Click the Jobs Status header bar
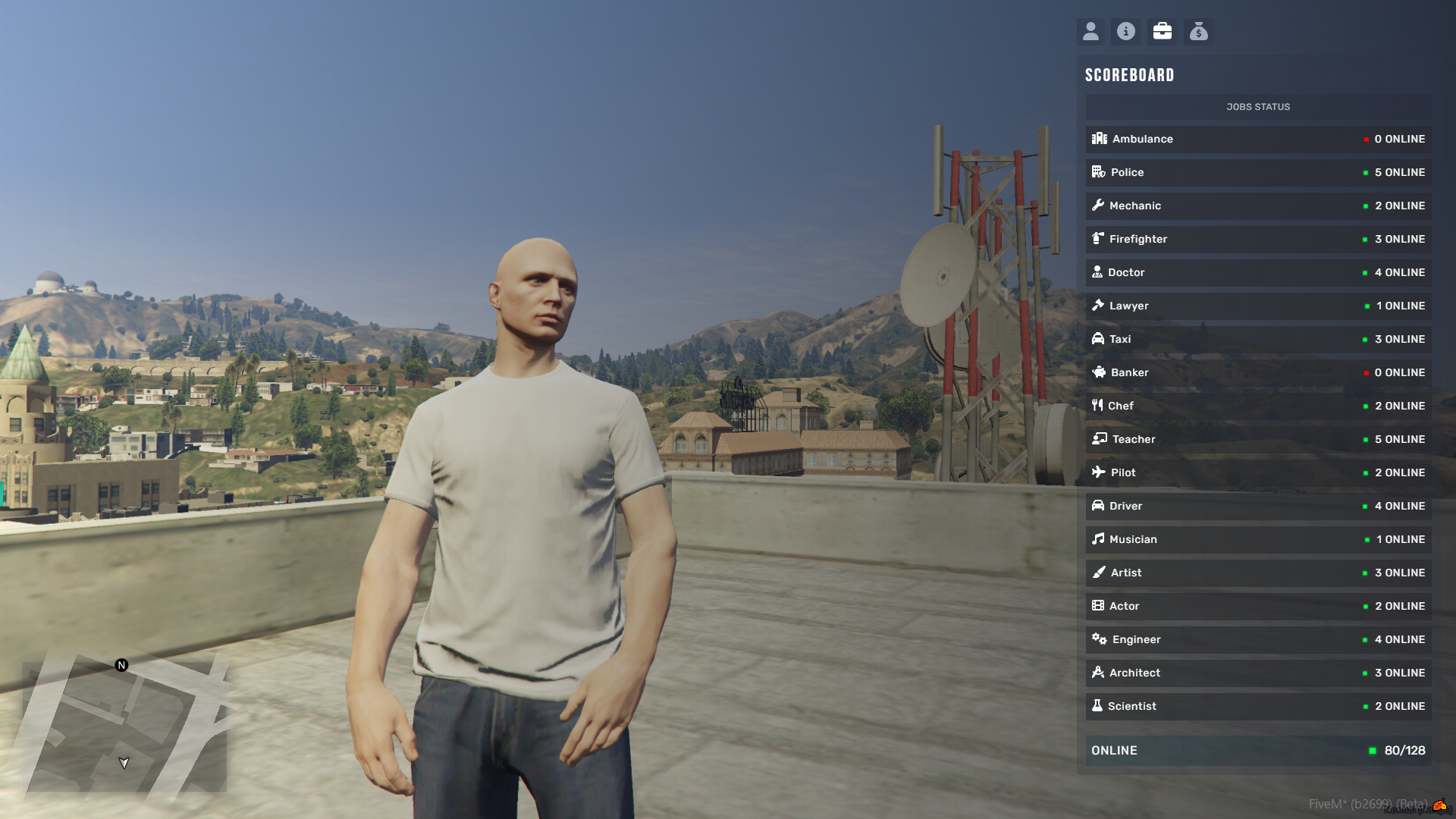Viewport: 1456px width, 819px height. pos(1258,107)
